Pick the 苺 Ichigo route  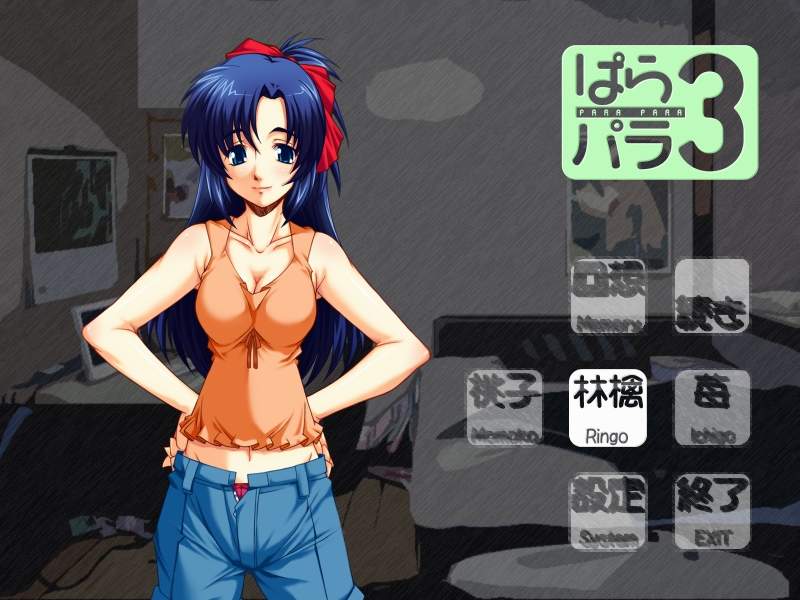tap(712, 409)
